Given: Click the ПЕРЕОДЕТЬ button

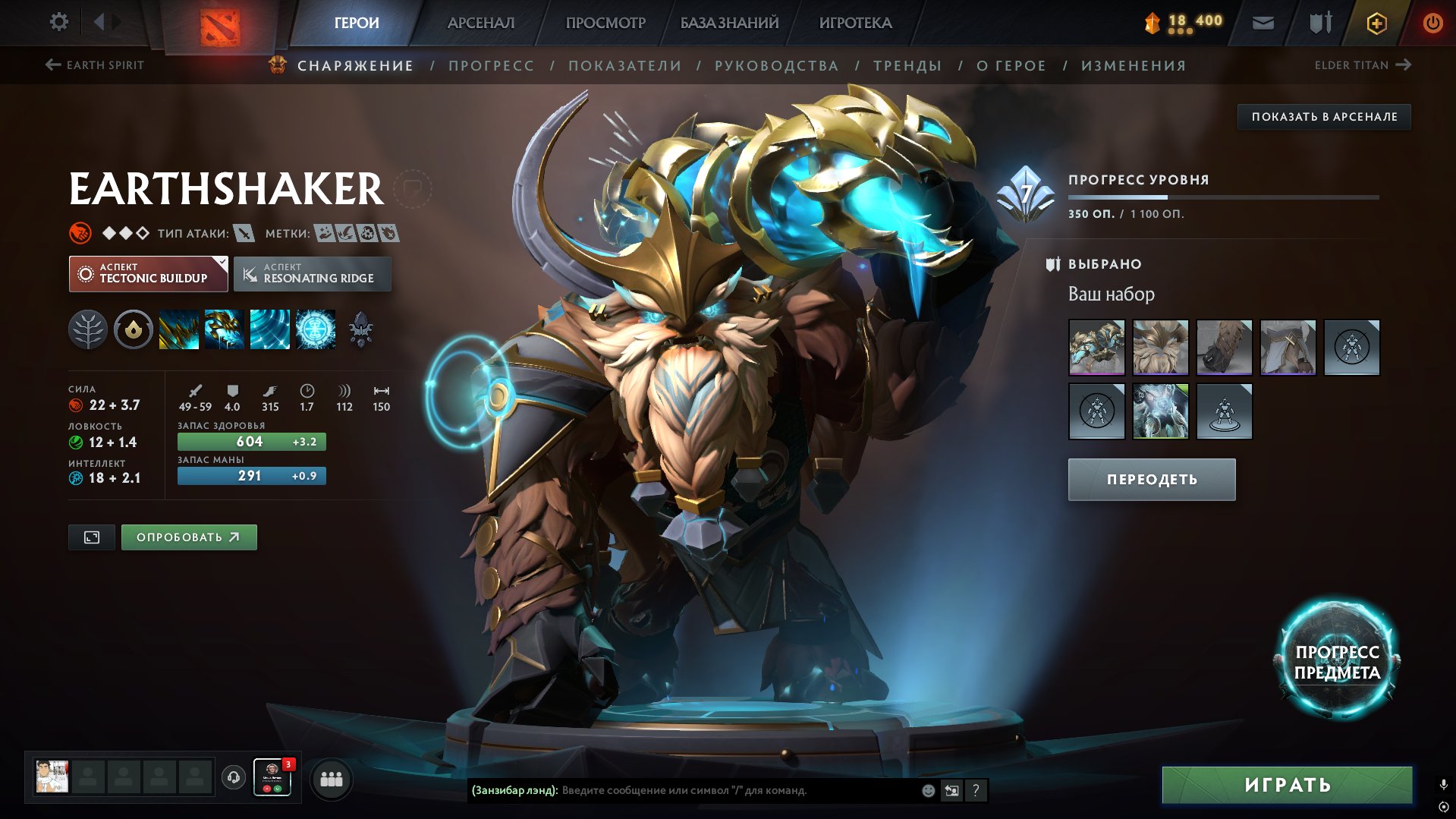Looking at the screenshot, I should tap(1151, 480).
